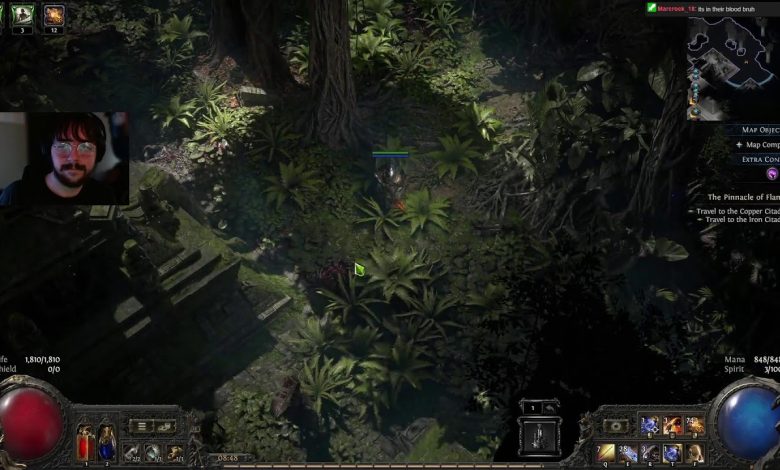Viewport: 780px width, 470px height.
Task: Click the minimap in the corner
Action: (x=733, y=67)
